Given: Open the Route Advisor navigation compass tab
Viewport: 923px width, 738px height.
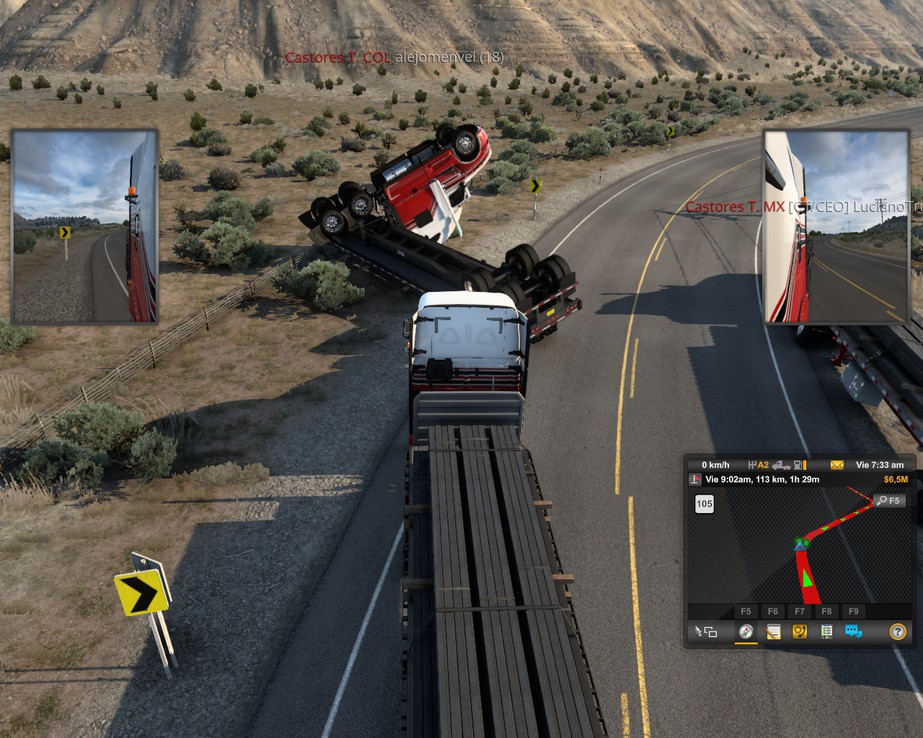Looking at the screenshot, I should click(x=746, y=631).
